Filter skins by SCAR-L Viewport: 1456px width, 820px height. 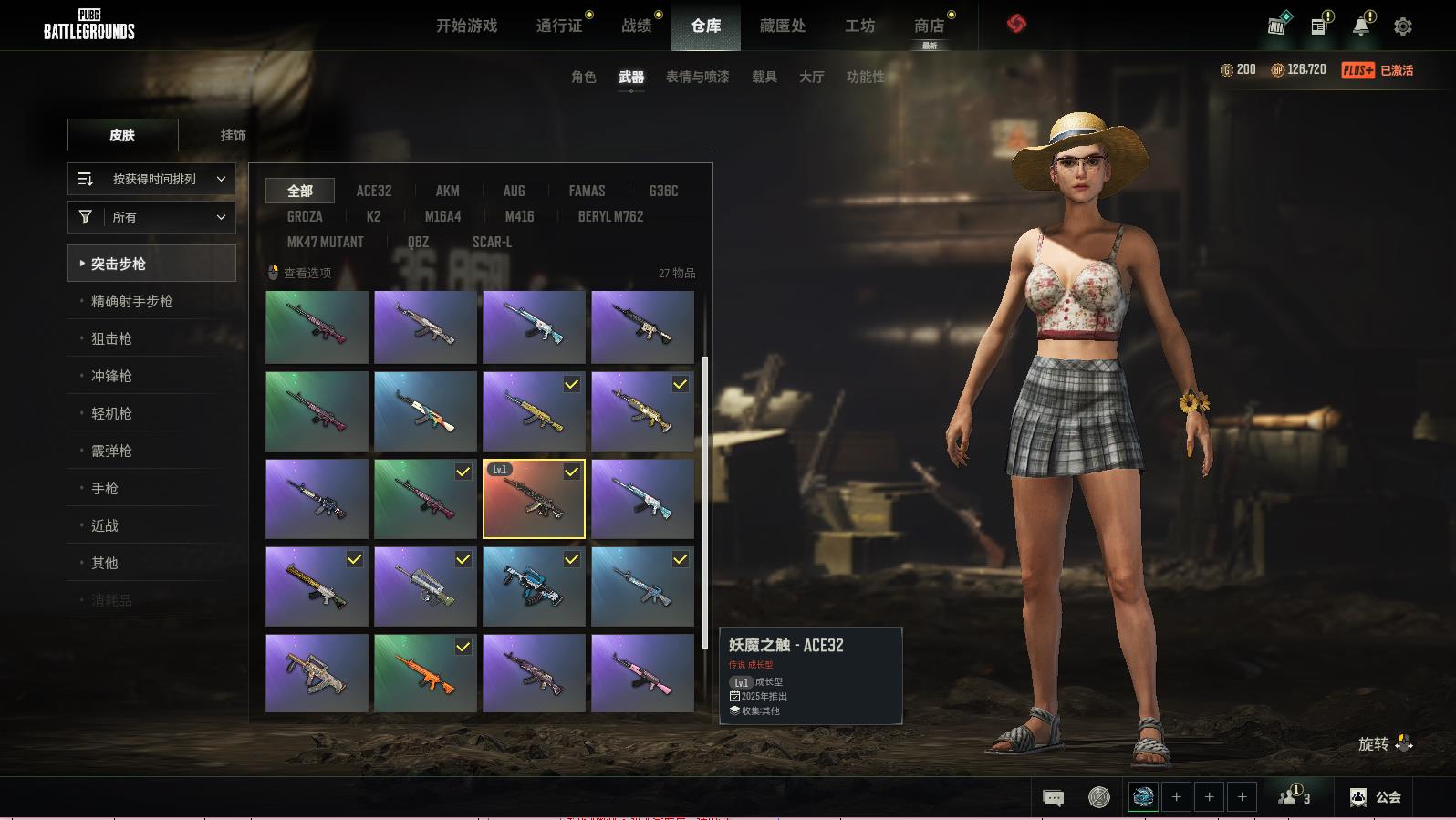click(492, 242)
